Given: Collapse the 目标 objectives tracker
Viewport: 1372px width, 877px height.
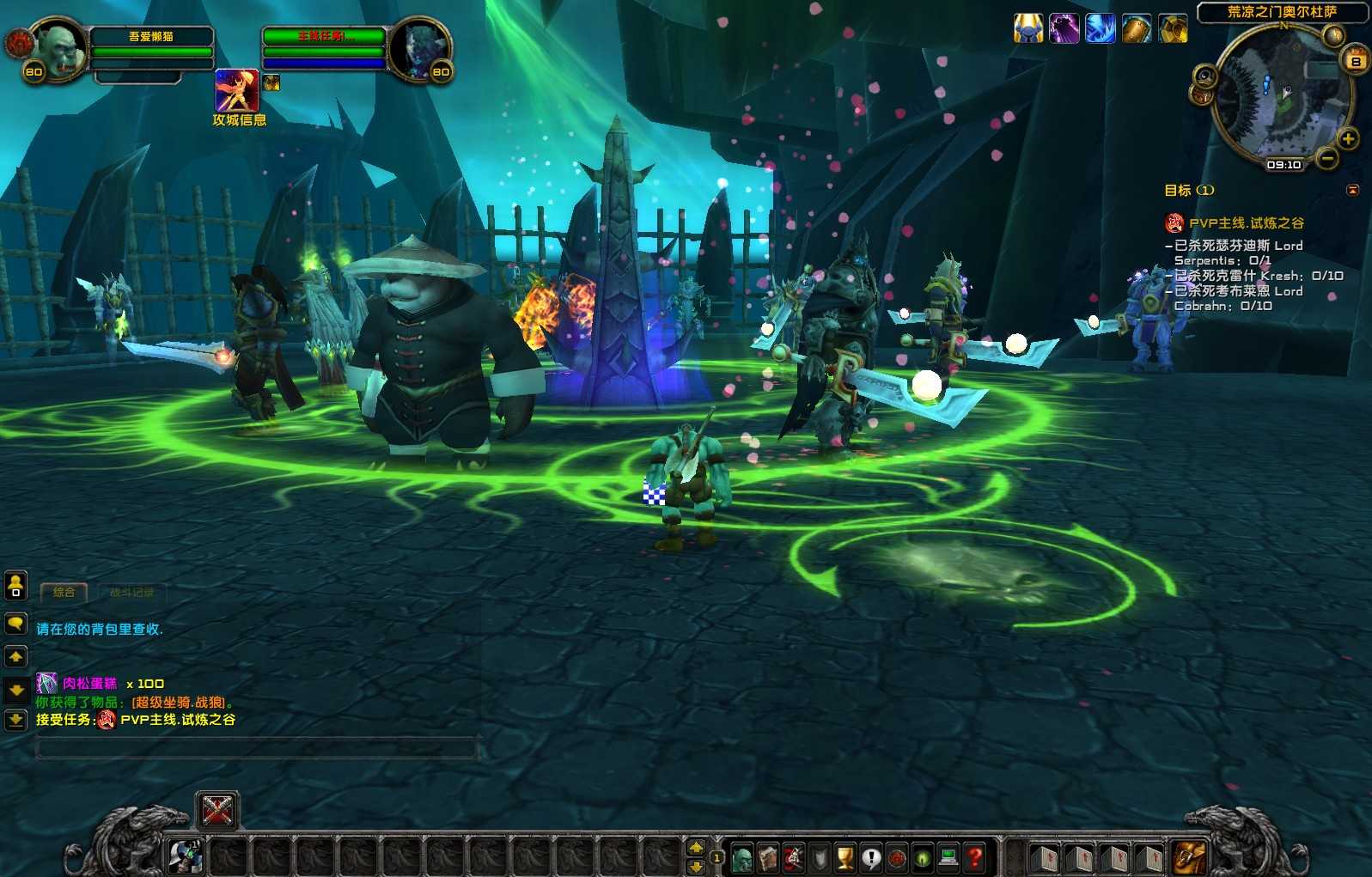Looking at the screenshot, I should [x=1353, y=190].
